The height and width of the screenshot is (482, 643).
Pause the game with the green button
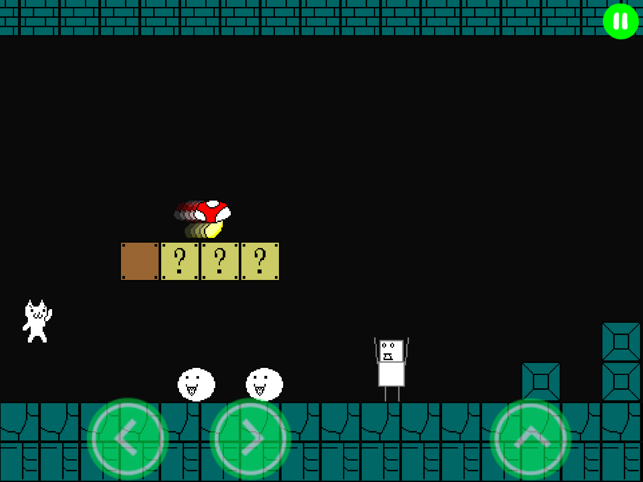coord(620,21)
